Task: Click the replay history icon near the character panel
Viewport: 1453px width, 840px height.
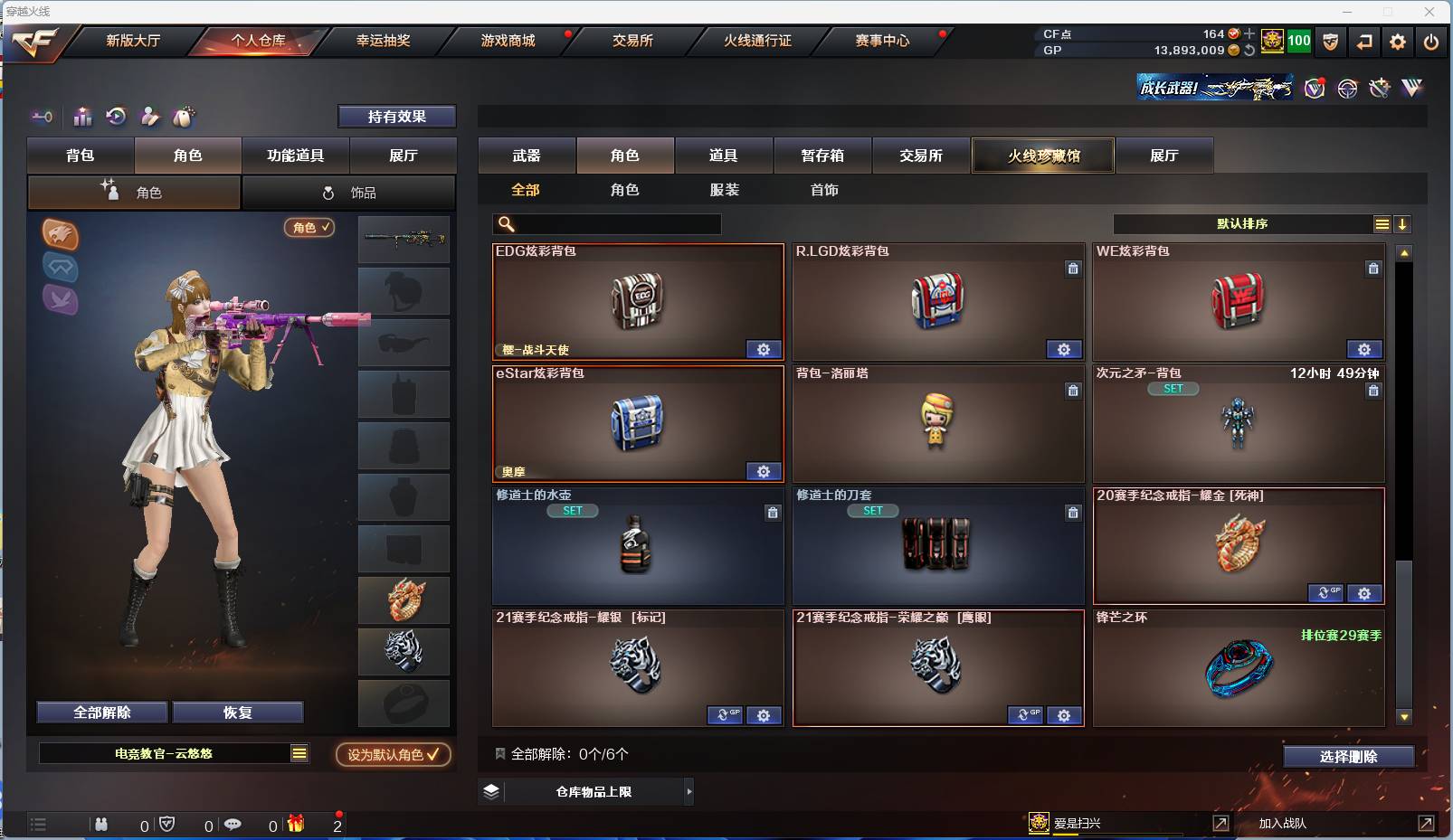Action: [118, 116]
